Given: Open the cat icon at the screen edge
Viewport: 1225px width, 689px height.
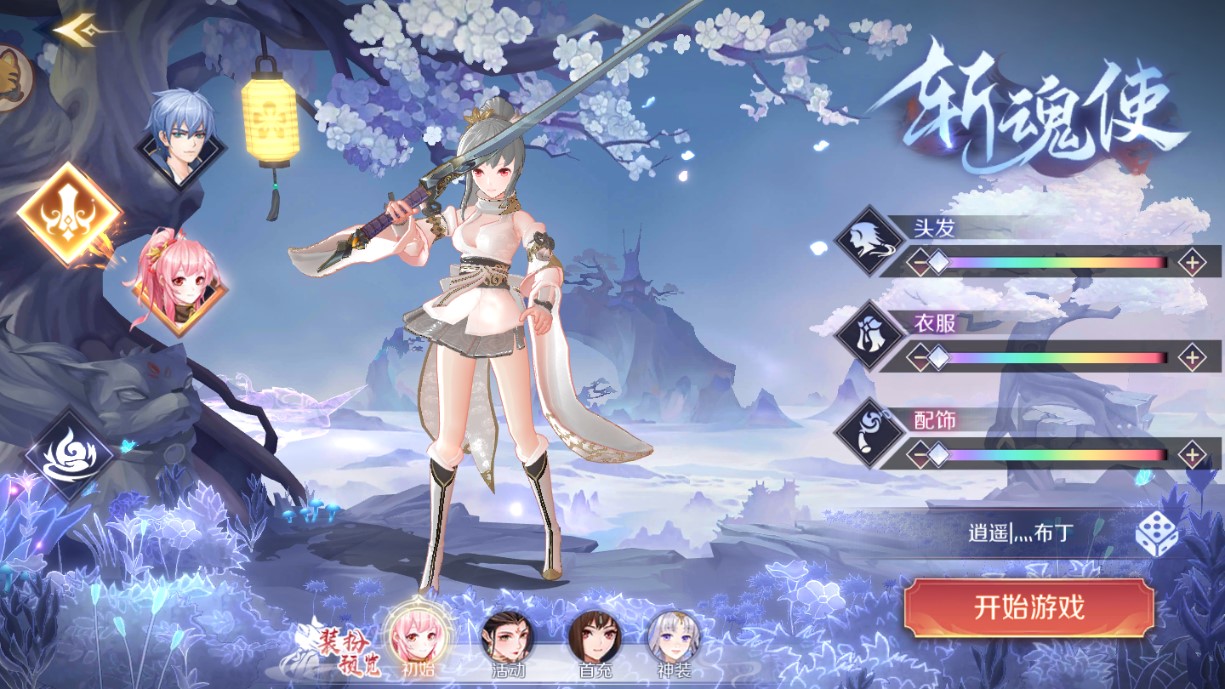Looking at the screenshot, I should coord(12,78).
